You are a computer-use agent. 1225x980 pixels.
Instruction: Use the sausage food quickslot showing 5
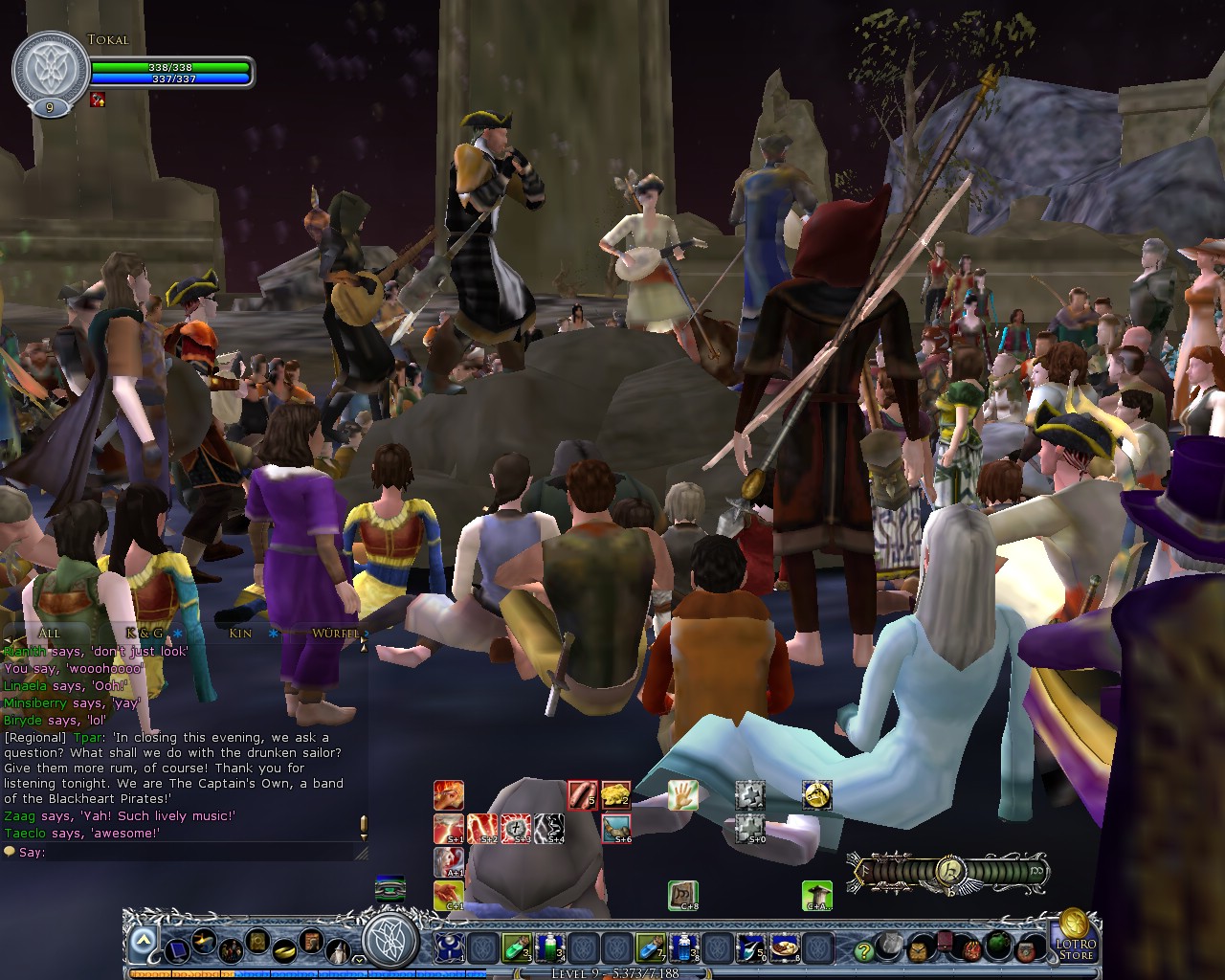point(581,795)
